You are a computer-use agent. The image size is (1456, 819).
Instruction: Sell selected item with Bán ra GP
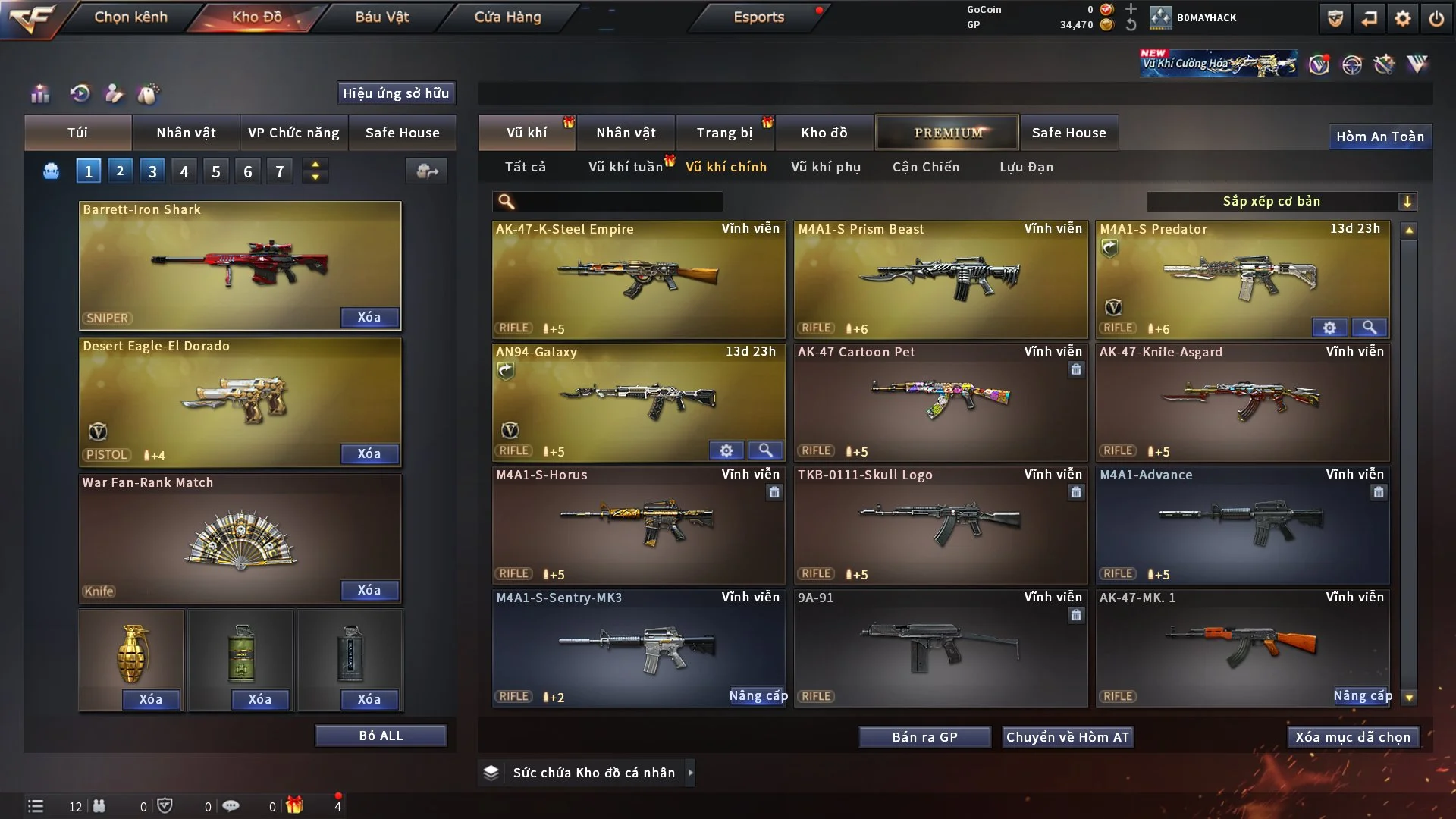924,737
